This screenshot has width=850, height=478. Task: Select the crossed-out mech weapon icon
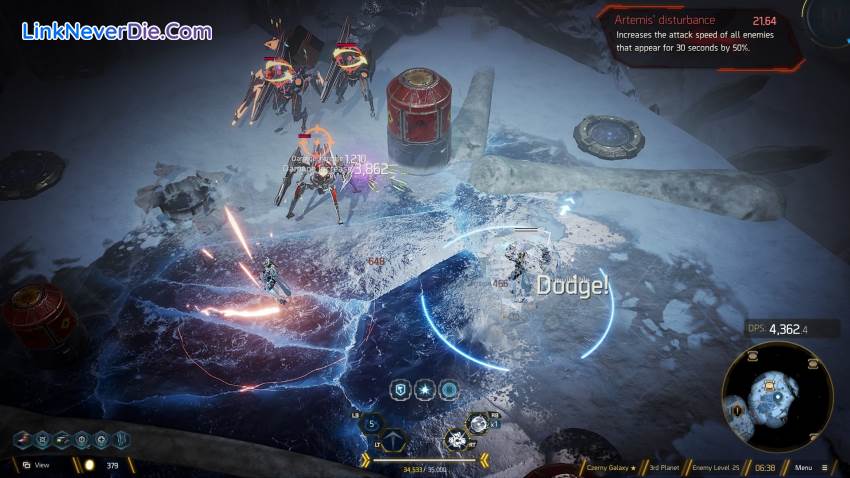(x=456, y=438)
